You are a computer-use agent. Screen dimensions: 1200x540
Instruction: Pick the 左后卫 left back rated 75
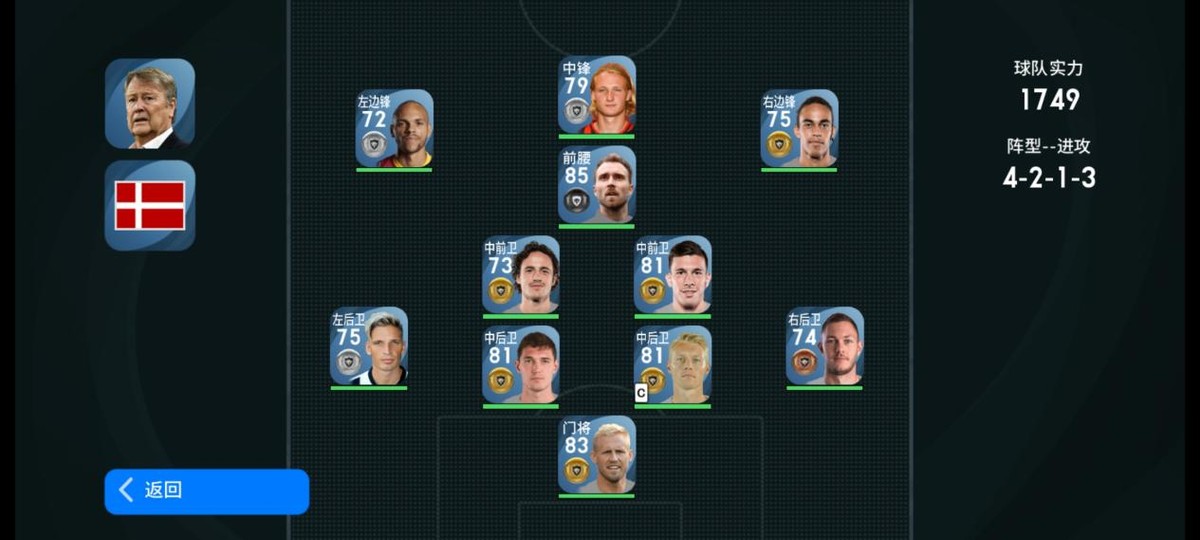369,346
